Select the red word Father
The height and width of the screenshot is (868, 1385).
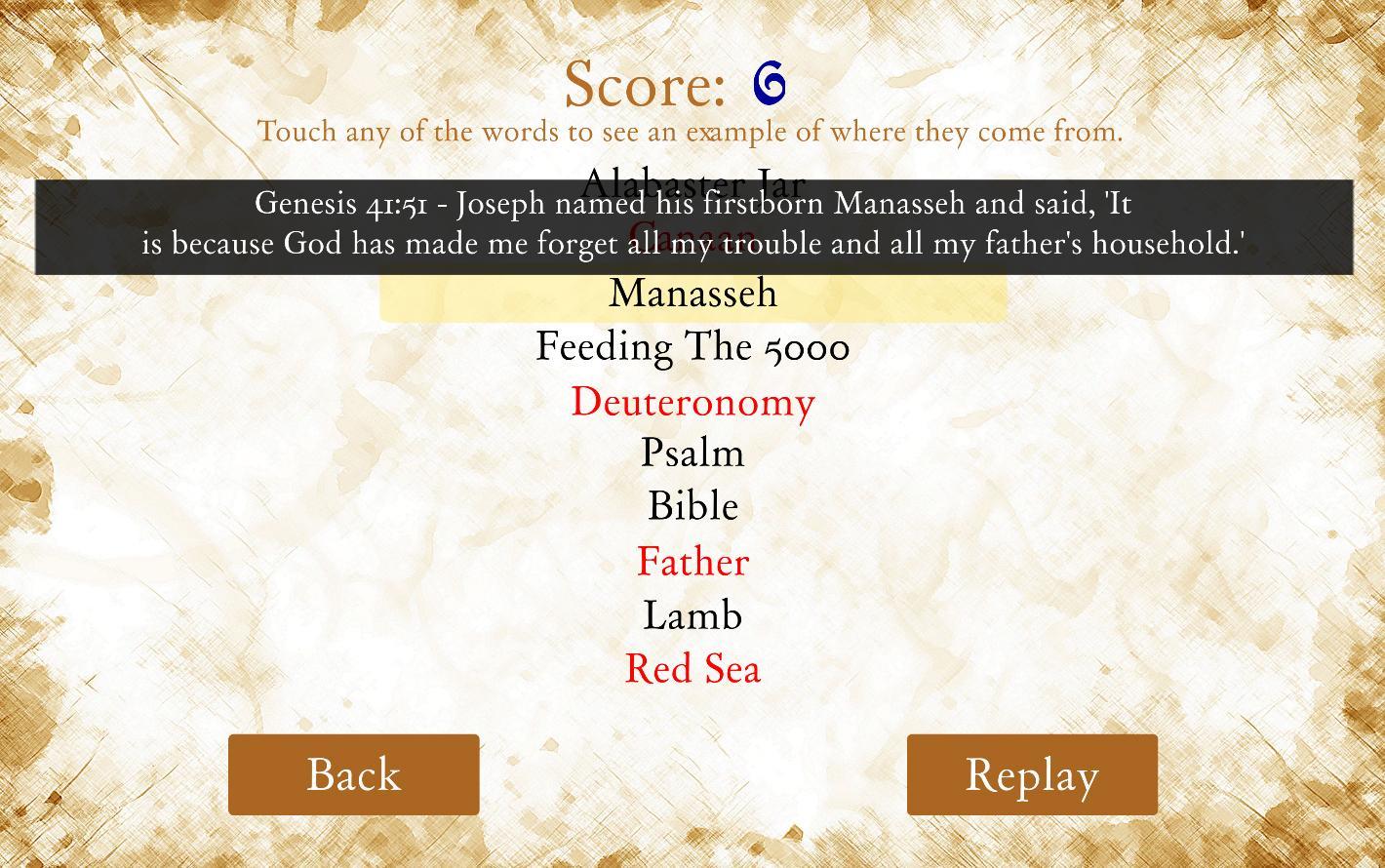point(692,561)
